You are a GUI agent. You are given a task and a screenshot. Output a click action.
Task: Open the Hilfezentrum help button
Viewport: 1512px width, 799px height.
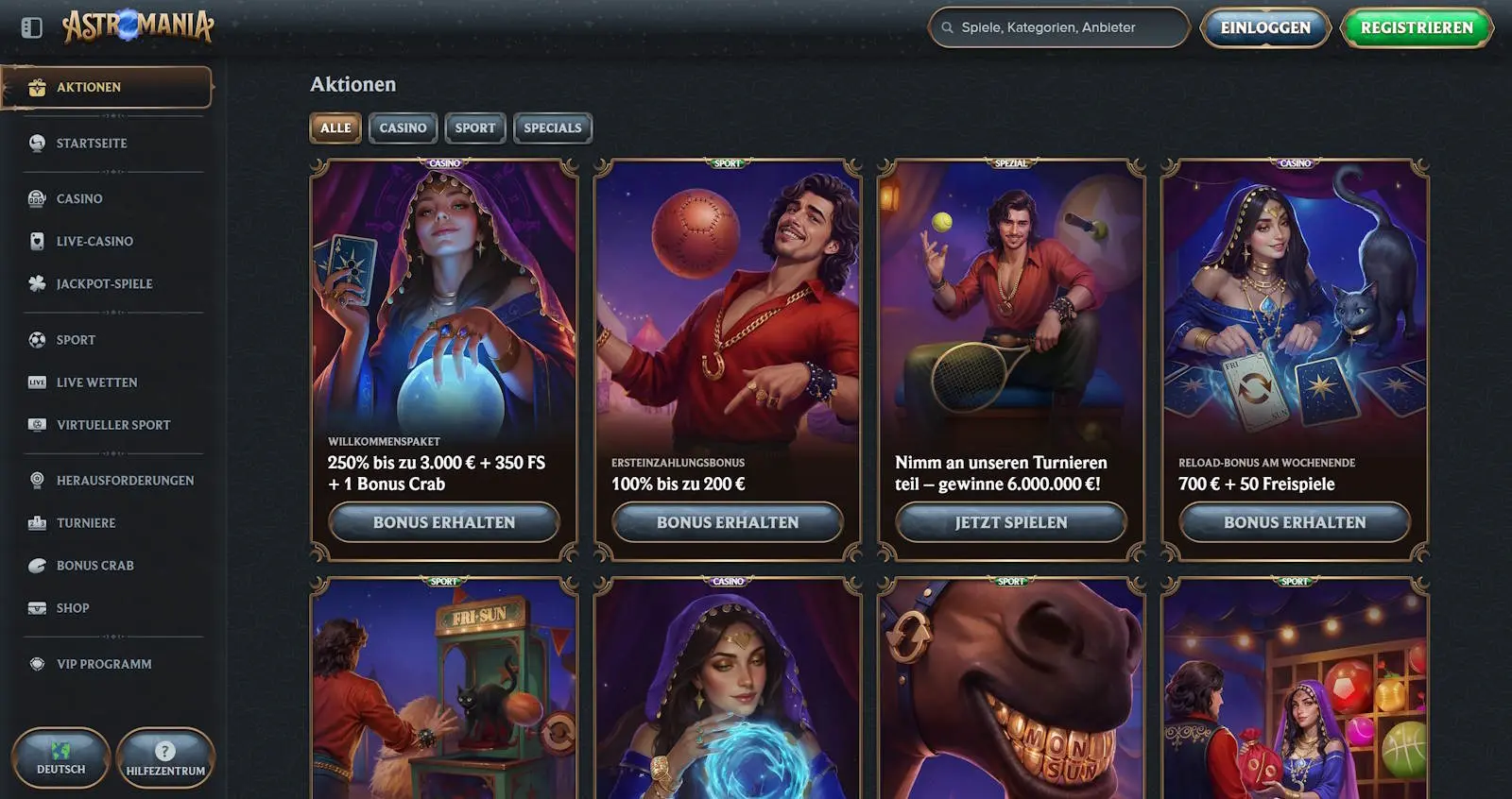tap(165, 757)
